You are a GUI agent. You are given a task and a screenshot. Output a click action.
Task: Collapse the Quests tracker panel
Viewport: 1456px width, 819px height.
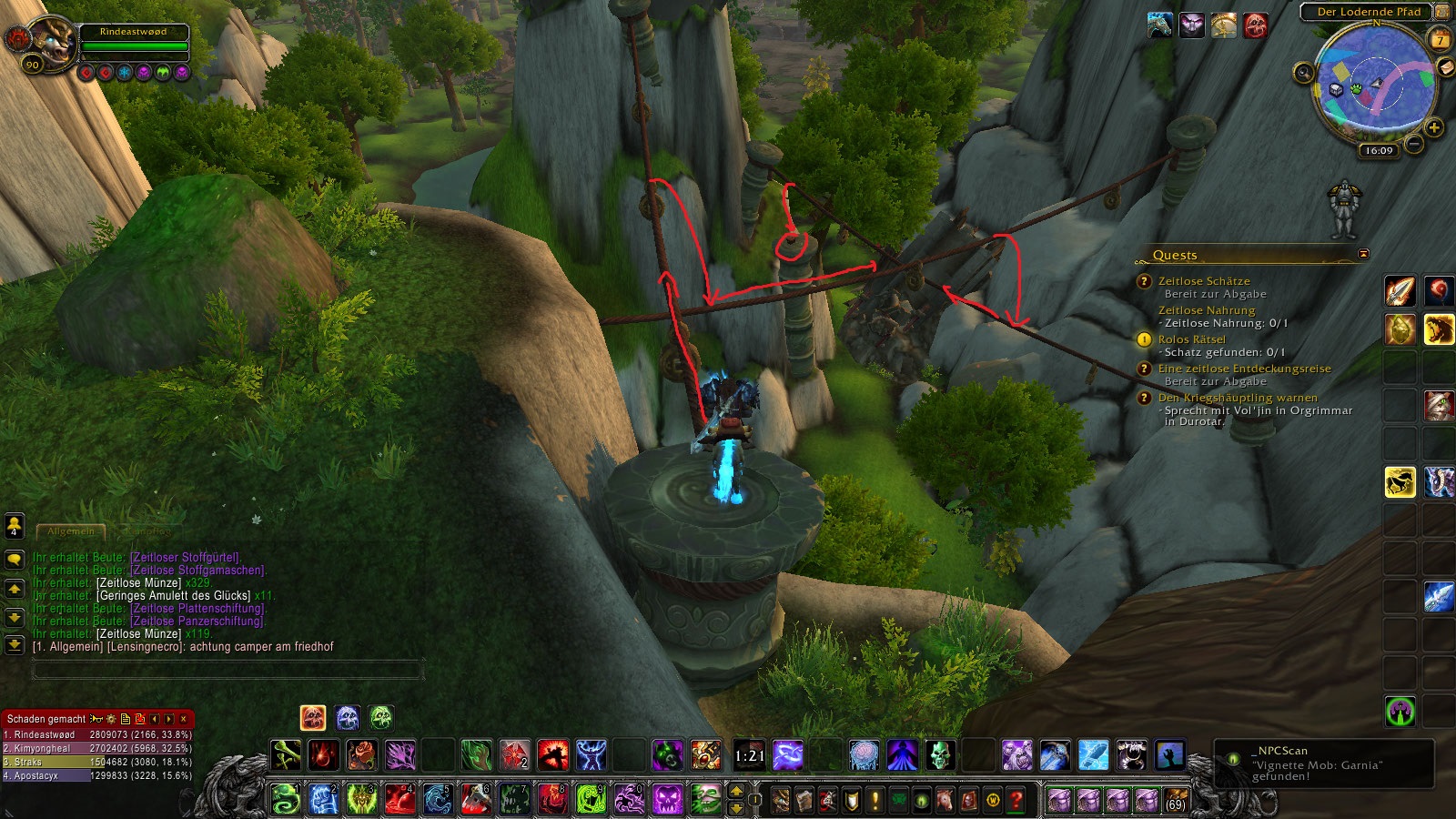pyautogui.click(x=1363, y=254)
